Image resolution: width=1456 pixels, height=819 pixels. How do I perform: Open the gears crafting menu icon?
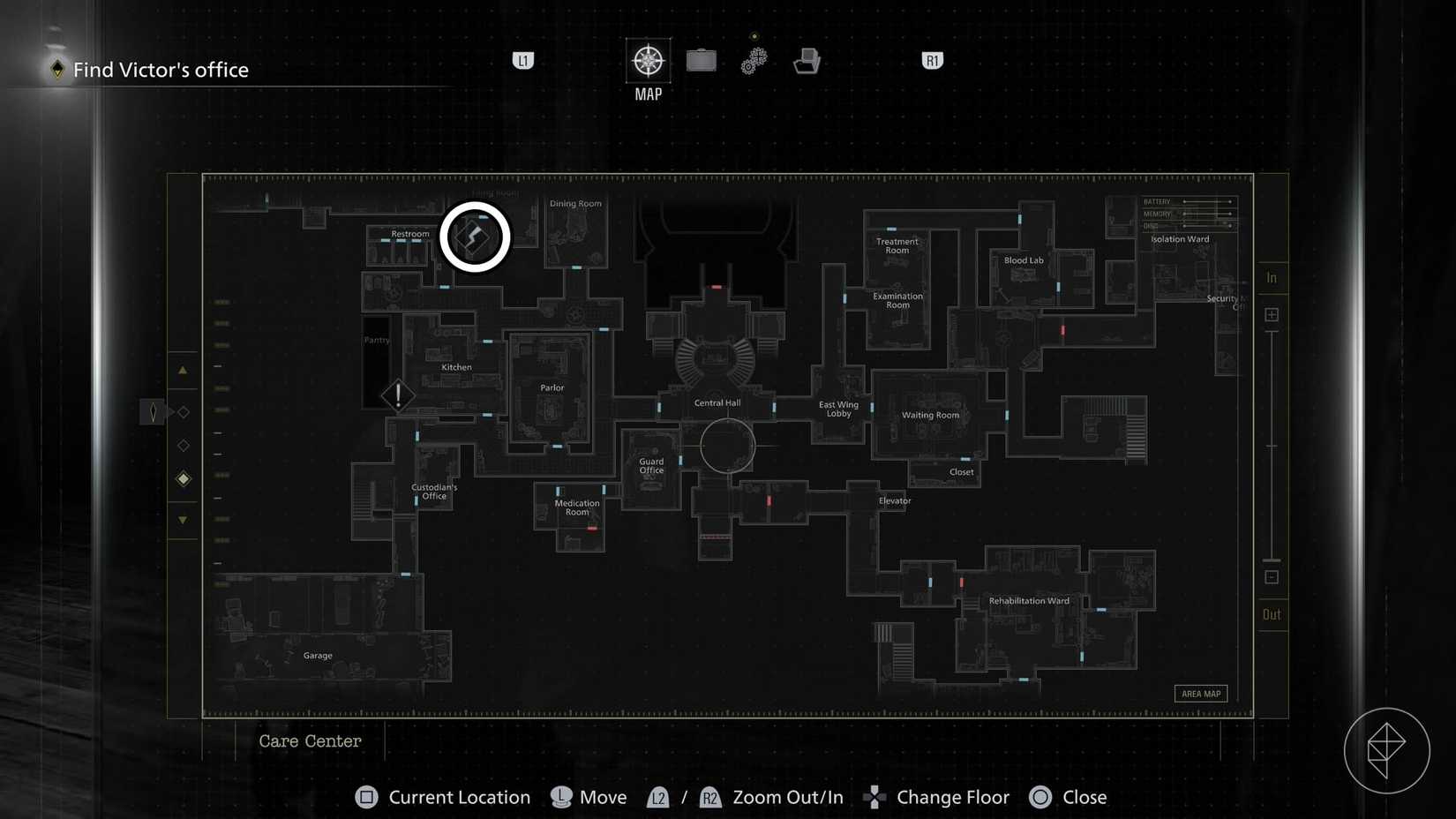(x=754, y=61)
